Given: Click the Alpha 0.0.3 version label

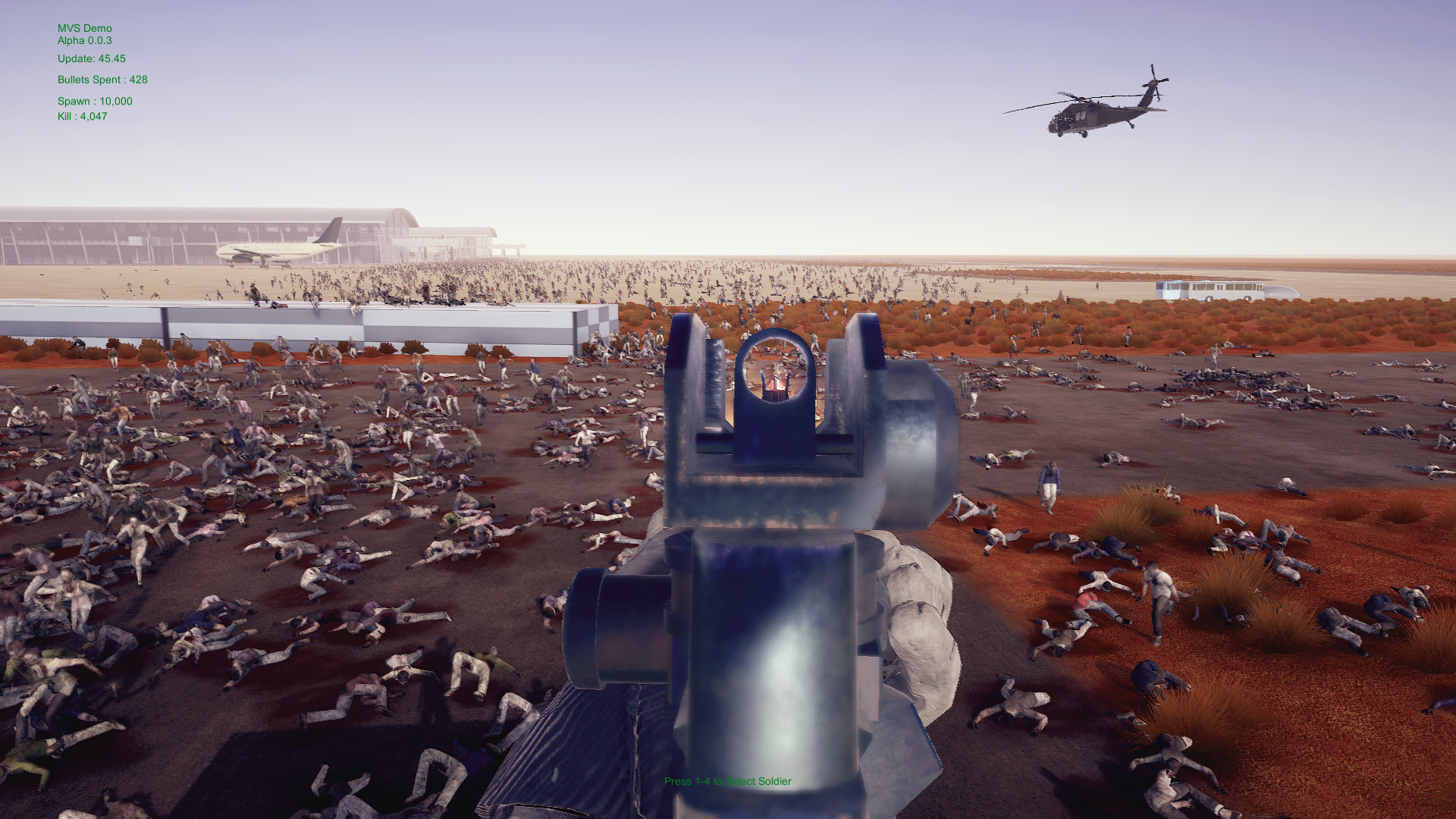Looking at the screenshot, I should click(x=83, y=40).
